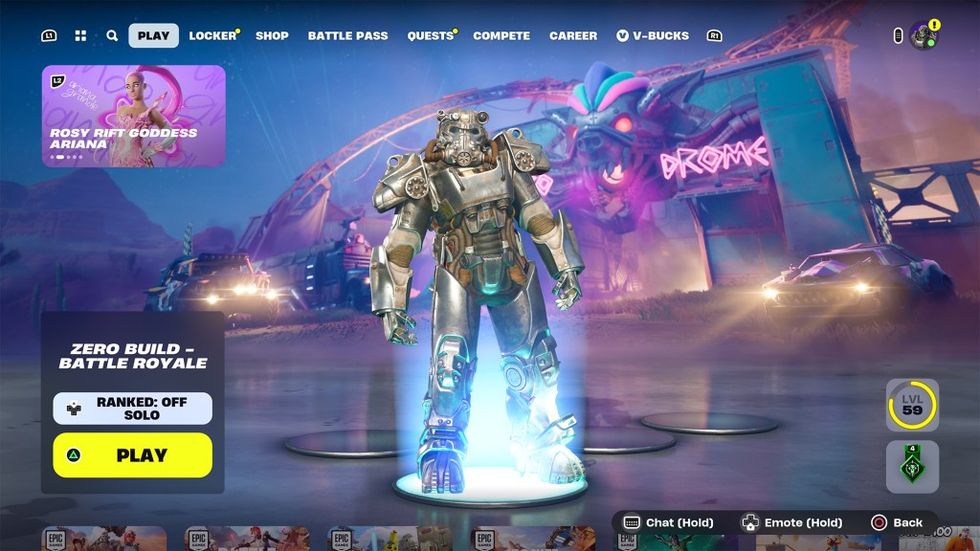
Task: Select the Zero Build – Battle Royale mode
Action: click(133, 356)
